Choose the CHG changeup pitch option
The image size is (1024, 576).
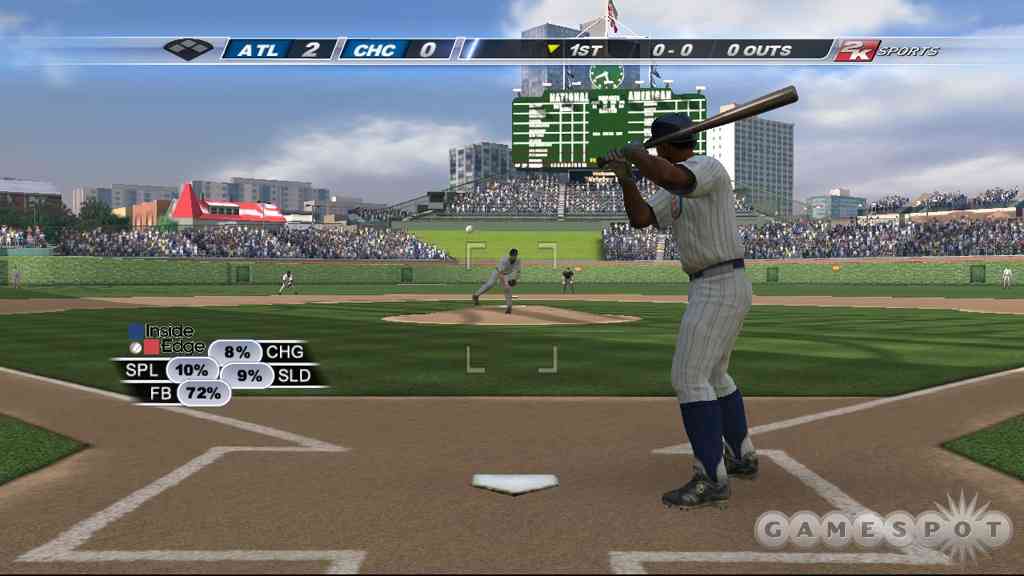click(236, 352)
